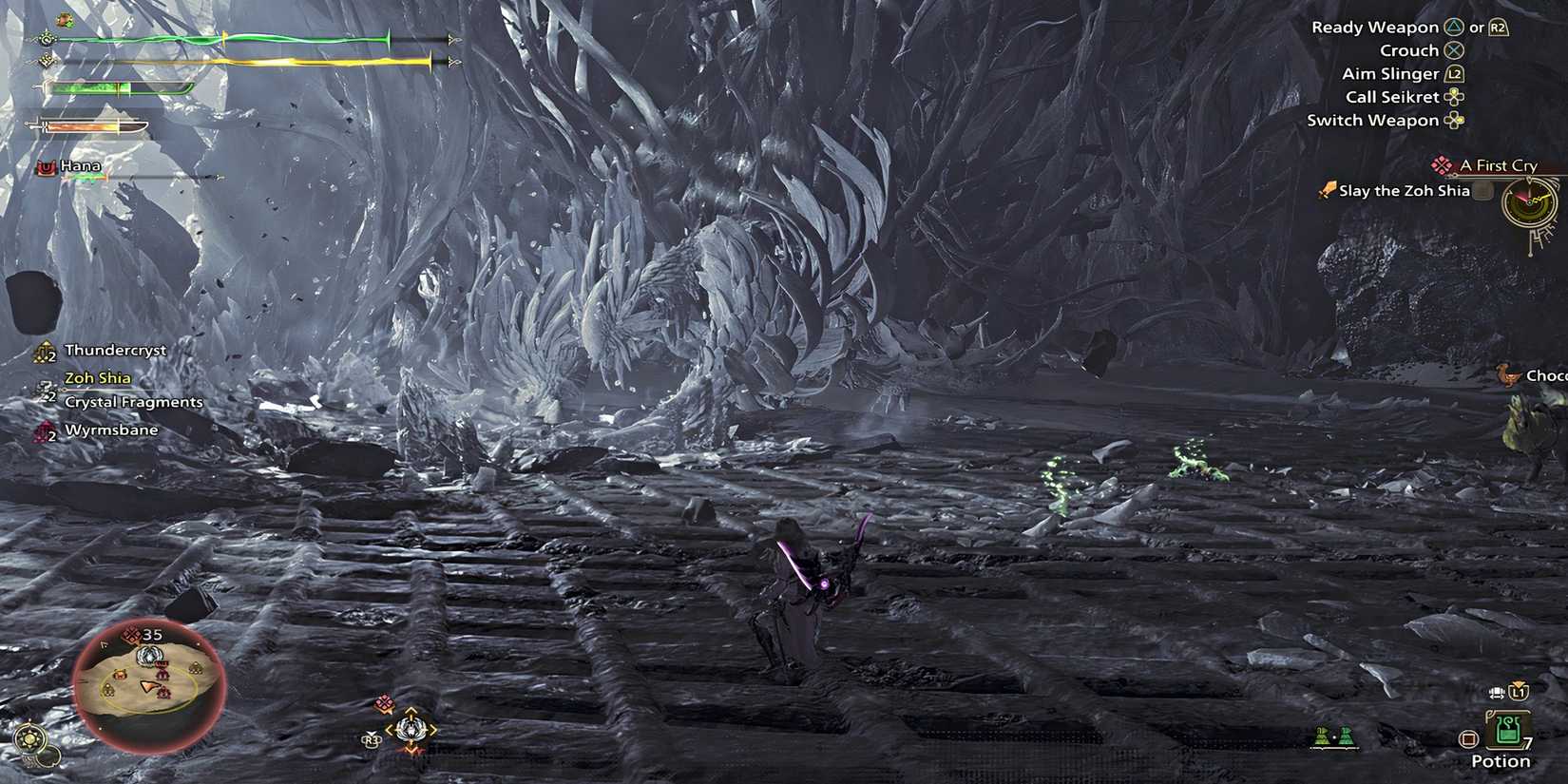Click the Crystal Fragments pickup entry
Screen dimensions: 1568x784
pyautogui.click(x=133, y=401)
